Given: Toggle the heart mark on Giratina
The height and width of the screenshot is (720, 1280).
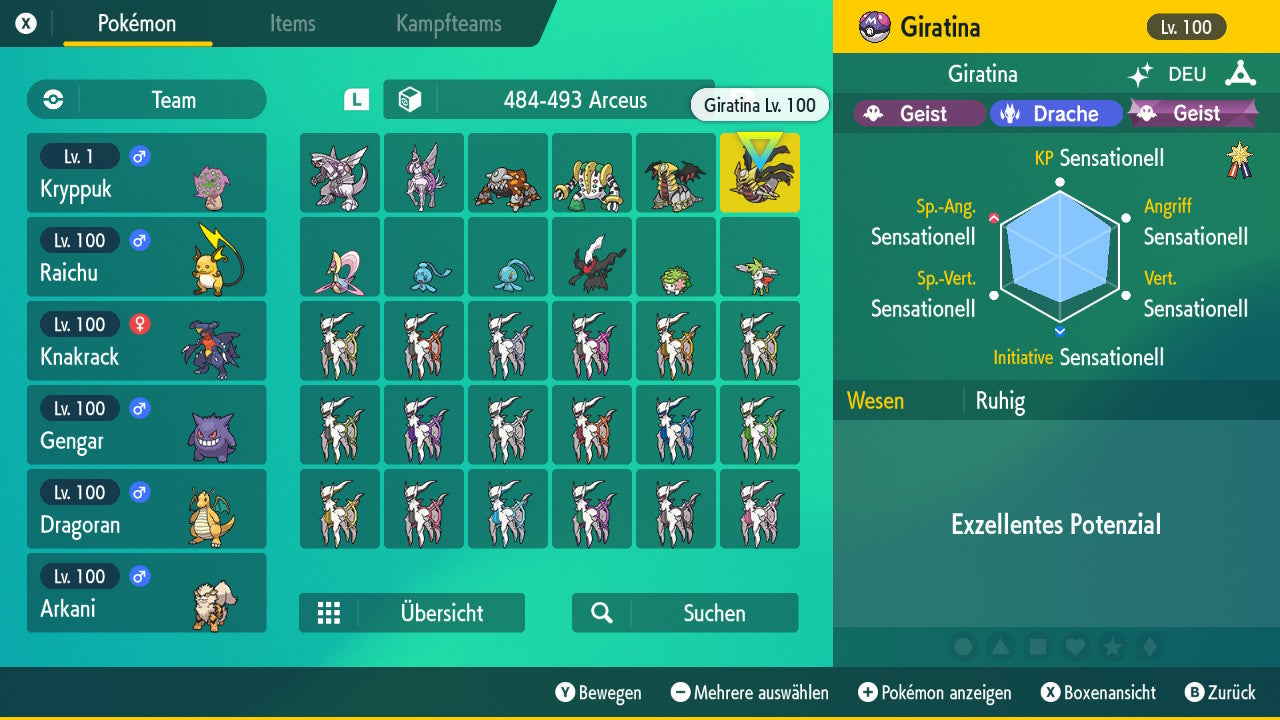Looking at the screenshot, I should pyautogui.click(x=1075, y=647).
